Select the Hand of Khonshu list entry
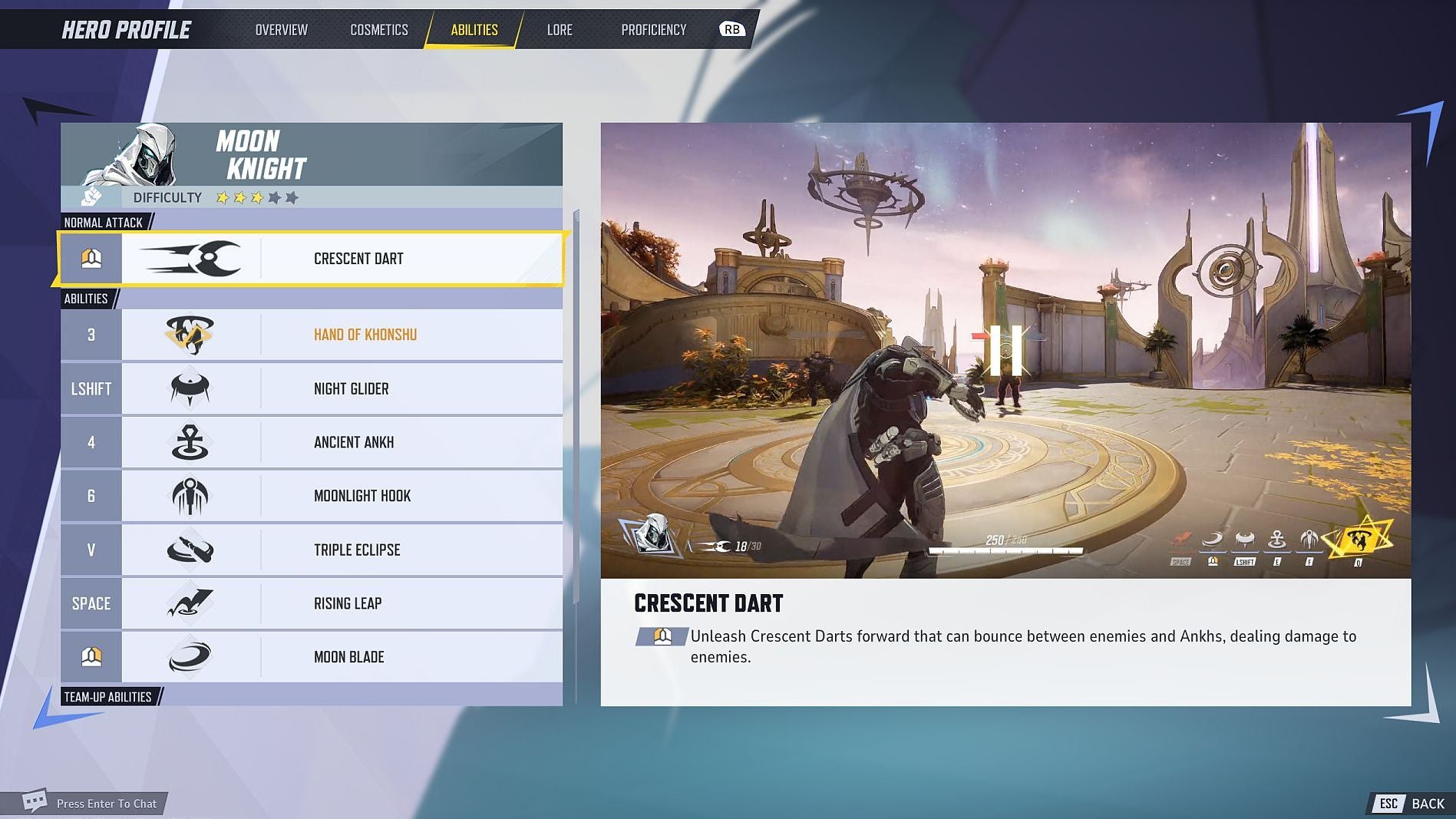The width and height of the screenshot is (1456, 819). pos(365,334)
